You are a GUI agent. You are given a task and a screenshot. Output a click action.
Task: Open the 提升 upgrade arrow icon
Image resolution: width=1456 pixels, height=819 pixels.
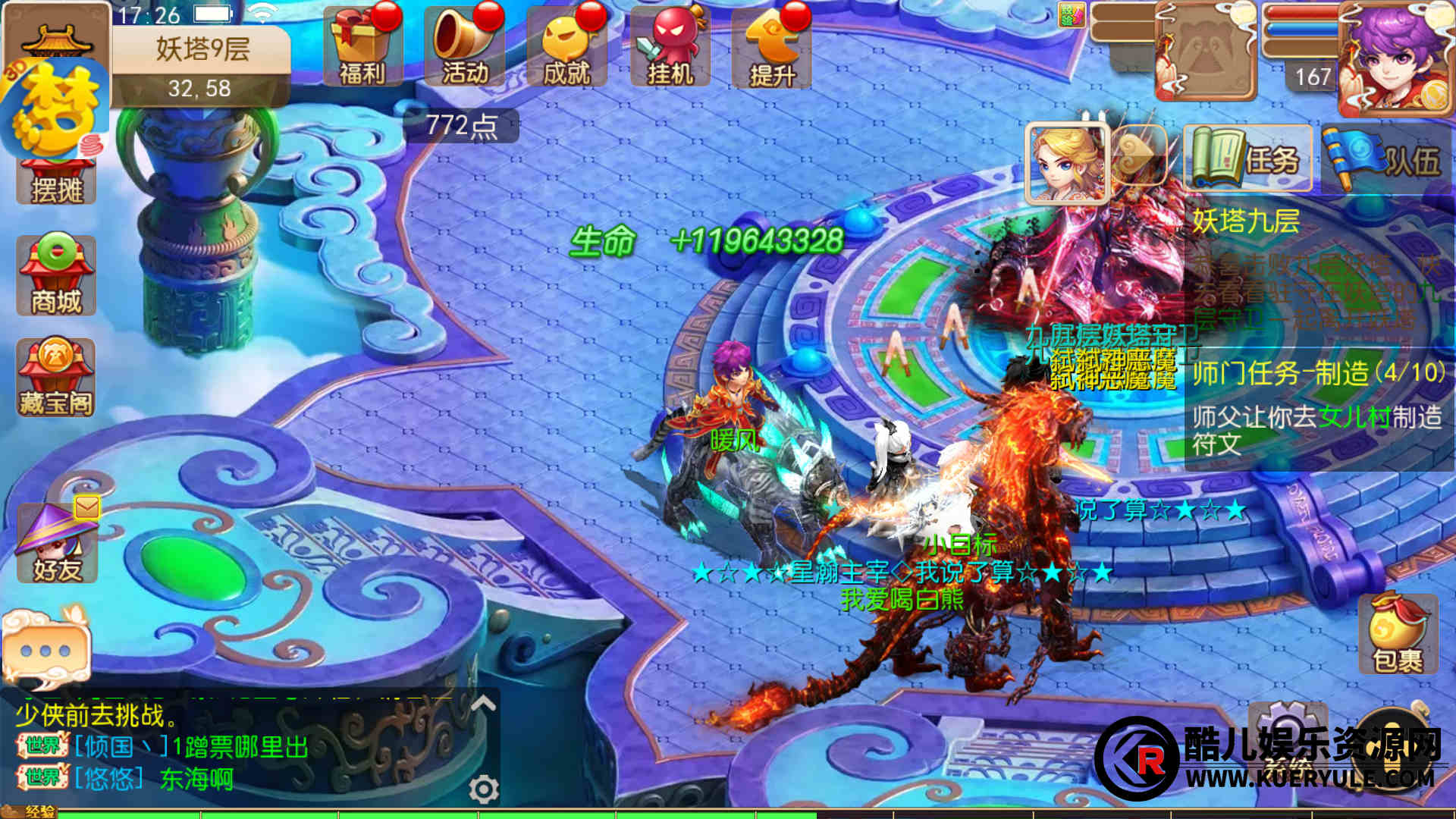click(772, 47)
